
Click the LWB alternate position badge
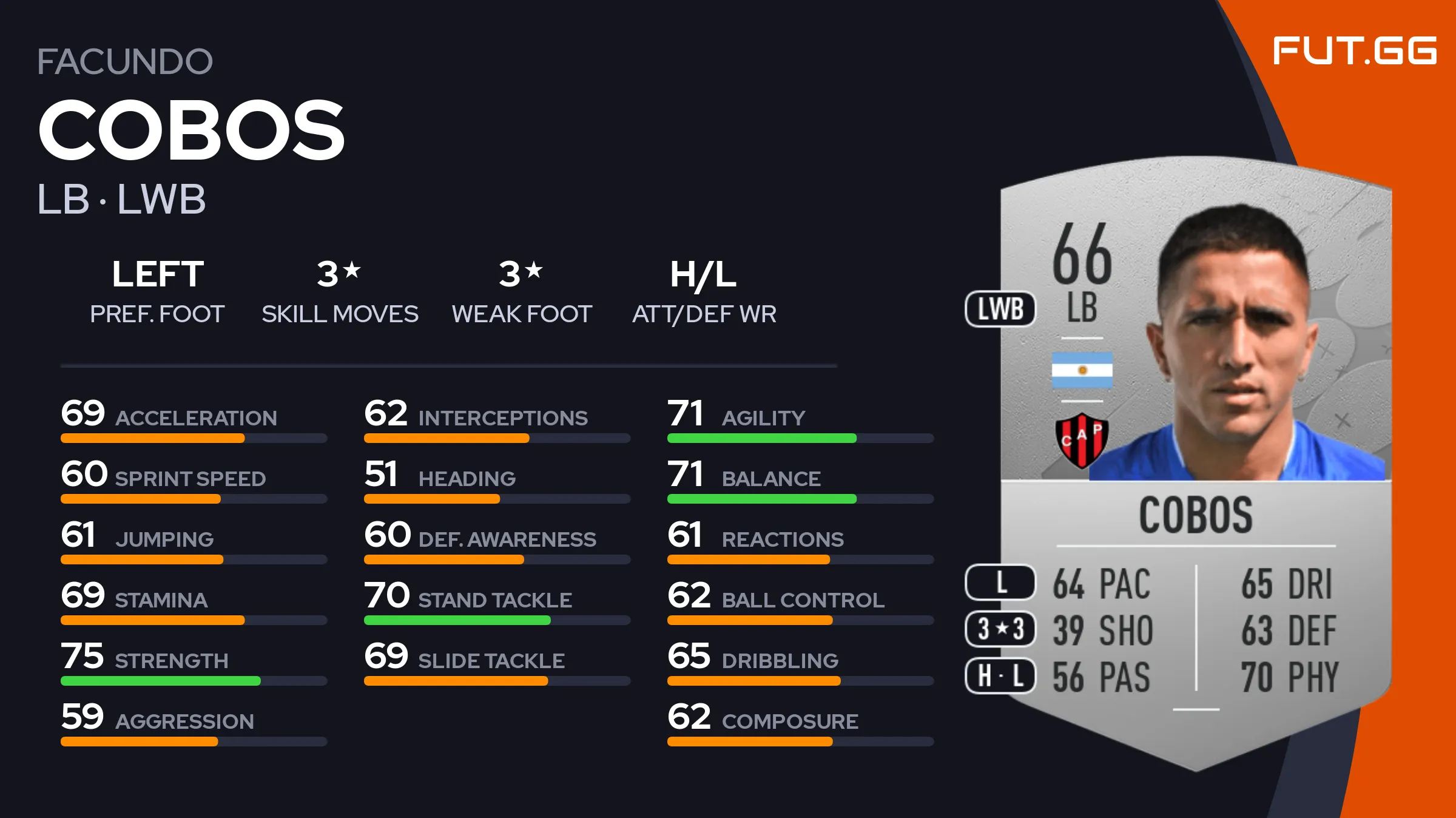coord(1000,309)
